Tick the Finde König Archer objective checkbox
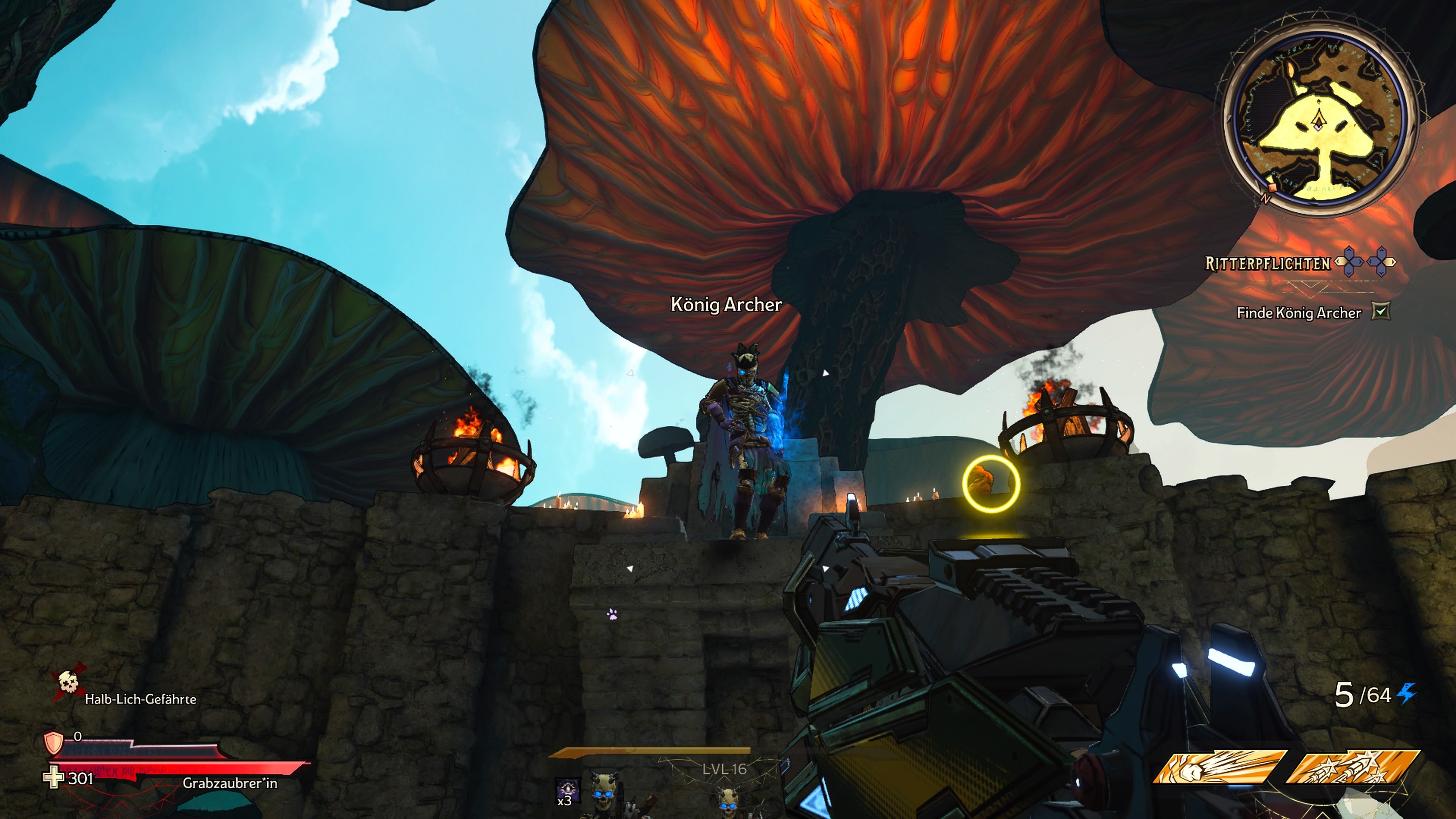 pos(1380,311)
